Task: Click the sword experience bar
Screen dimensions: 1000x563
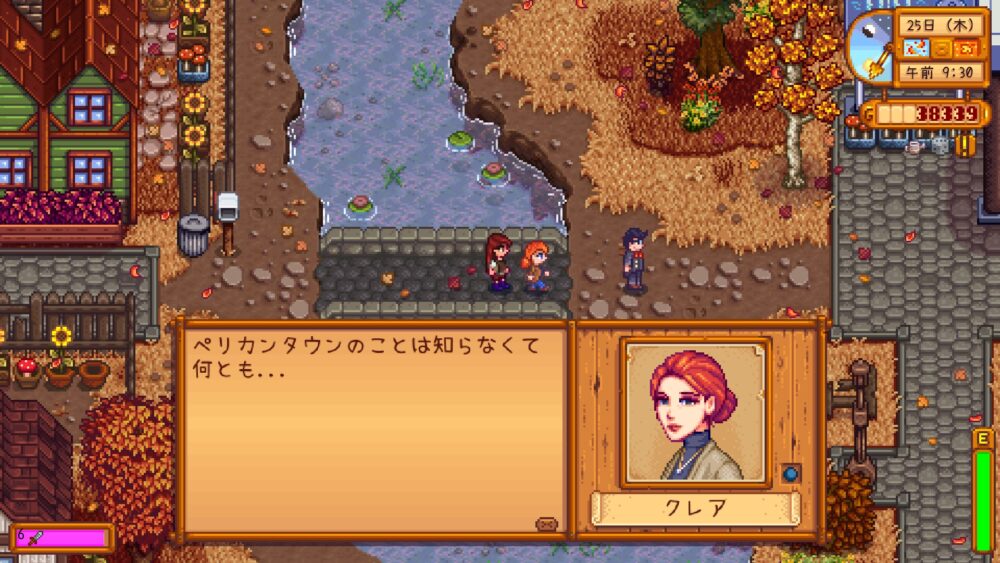Action: coord(60,538)
